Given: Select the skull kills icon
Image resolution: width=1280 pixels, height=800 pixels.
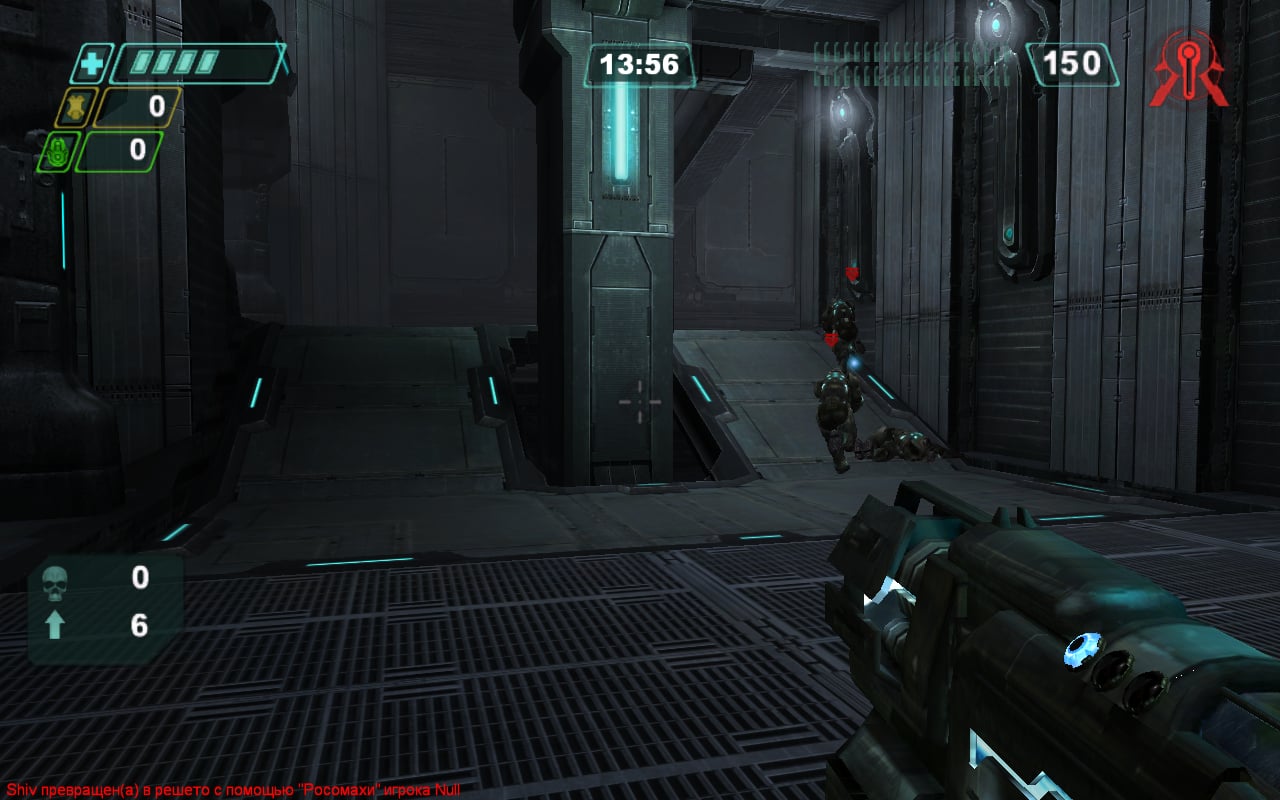Looking at the screenshot, I should (x=55, y=580).
